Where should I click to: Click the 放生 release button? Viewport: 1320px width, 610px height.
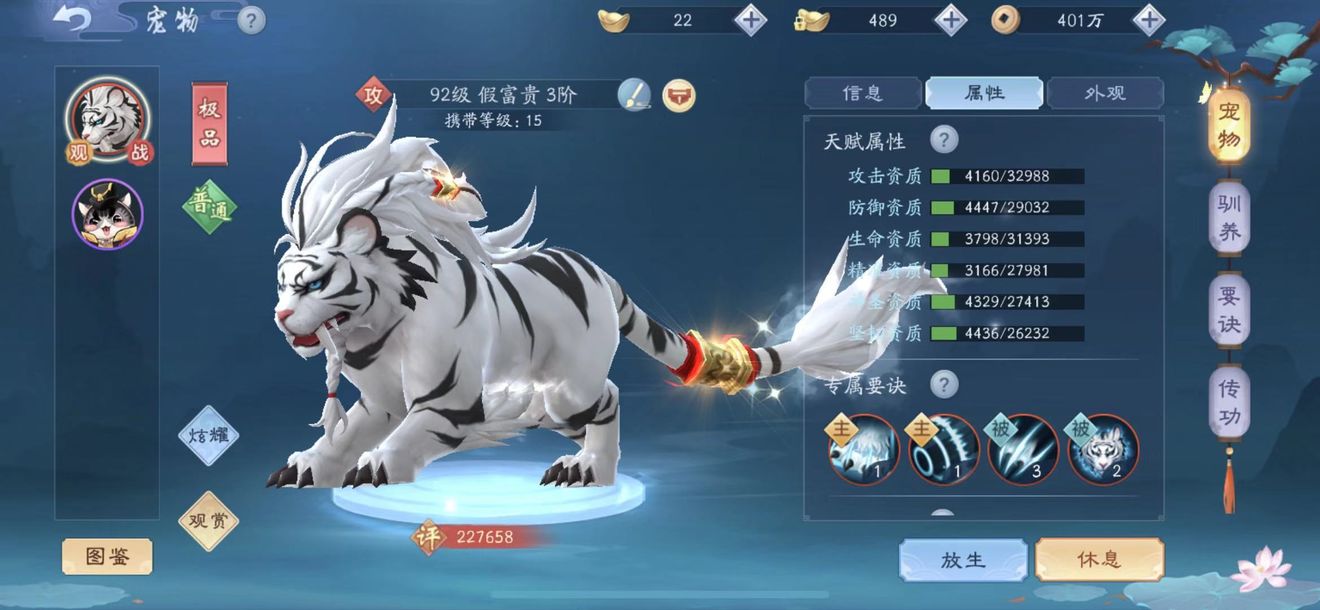click(963, 559)
